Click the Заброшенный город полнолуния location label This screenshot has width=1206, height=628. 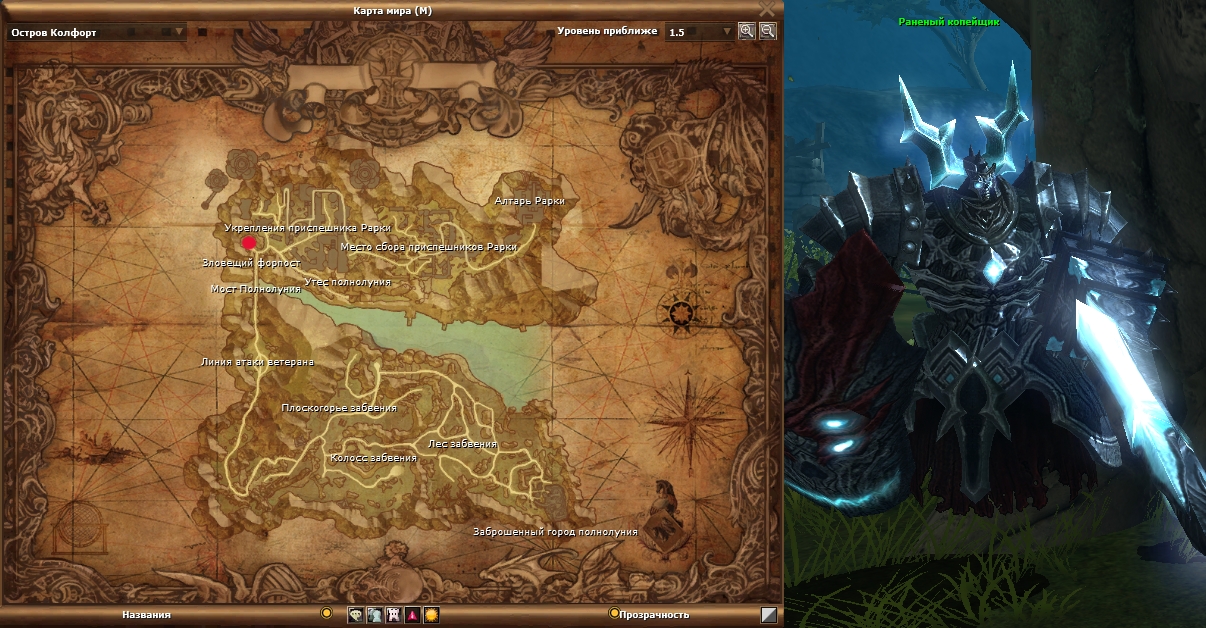point(555,532)
